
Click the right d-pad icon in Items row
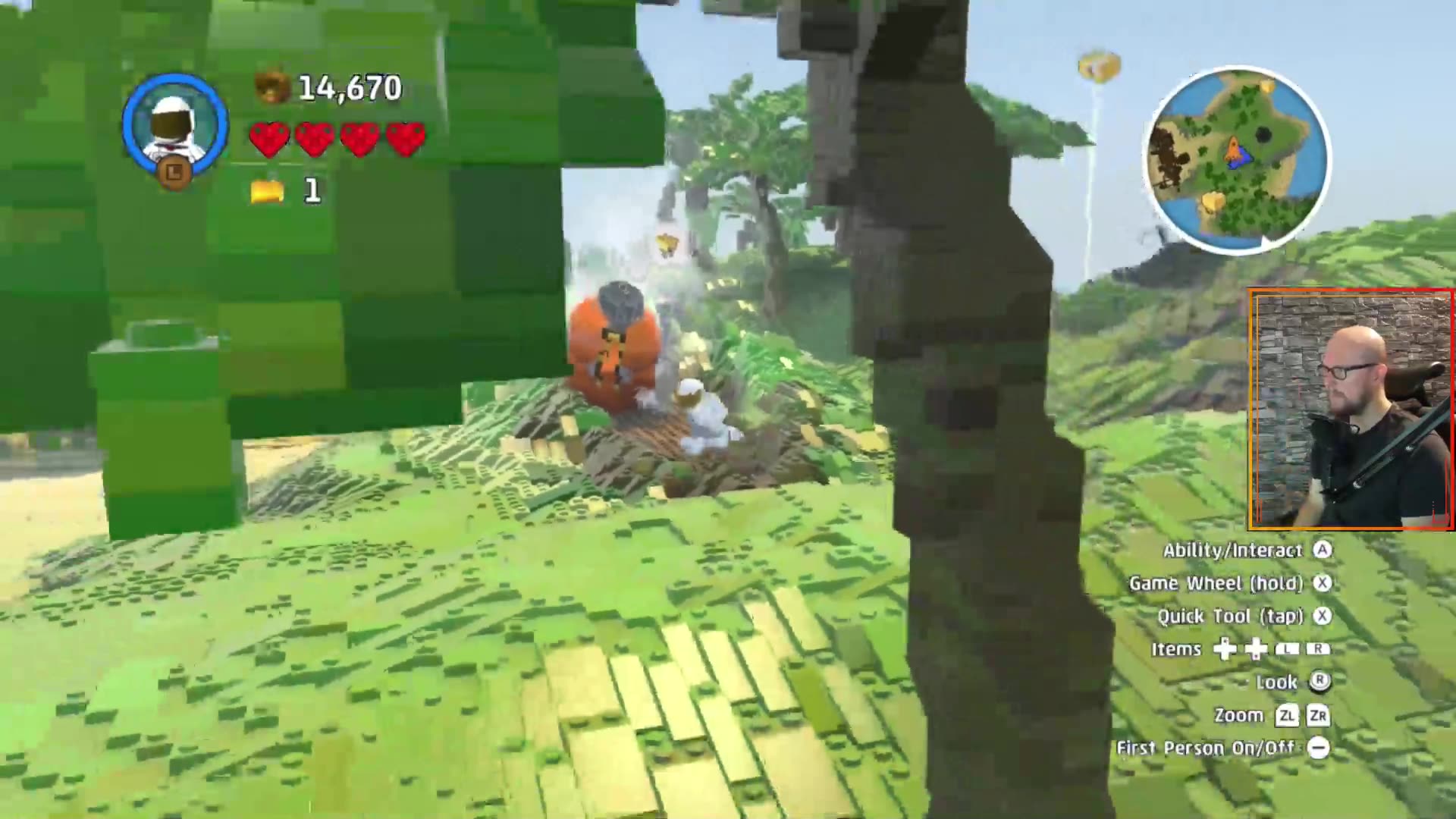point(1254,649)
